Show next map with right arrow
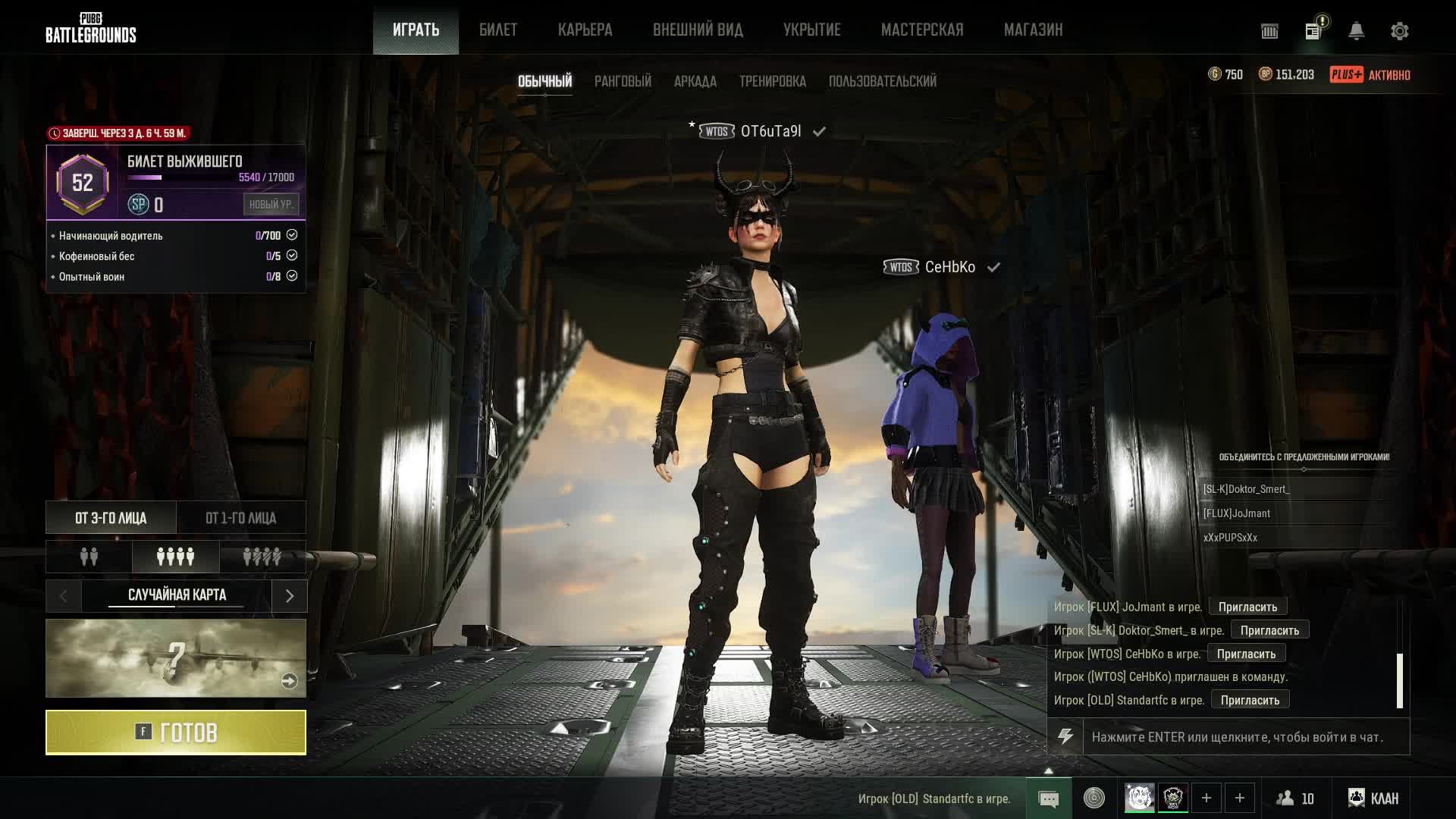The image size is (1456, 819). point(289,596)
